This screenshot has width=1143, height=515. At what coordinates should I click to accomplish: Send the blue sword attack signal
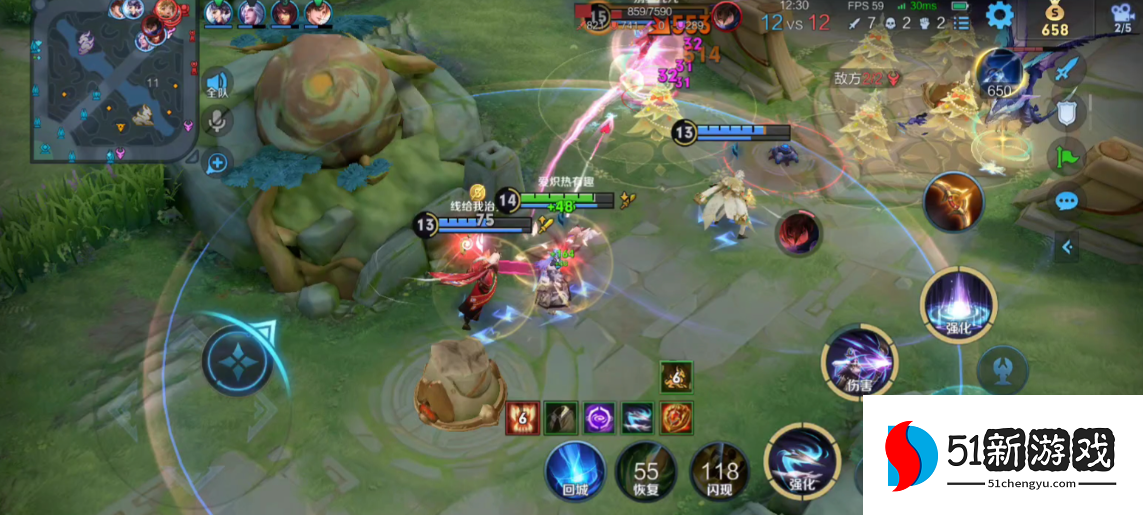click(1069, 69)
